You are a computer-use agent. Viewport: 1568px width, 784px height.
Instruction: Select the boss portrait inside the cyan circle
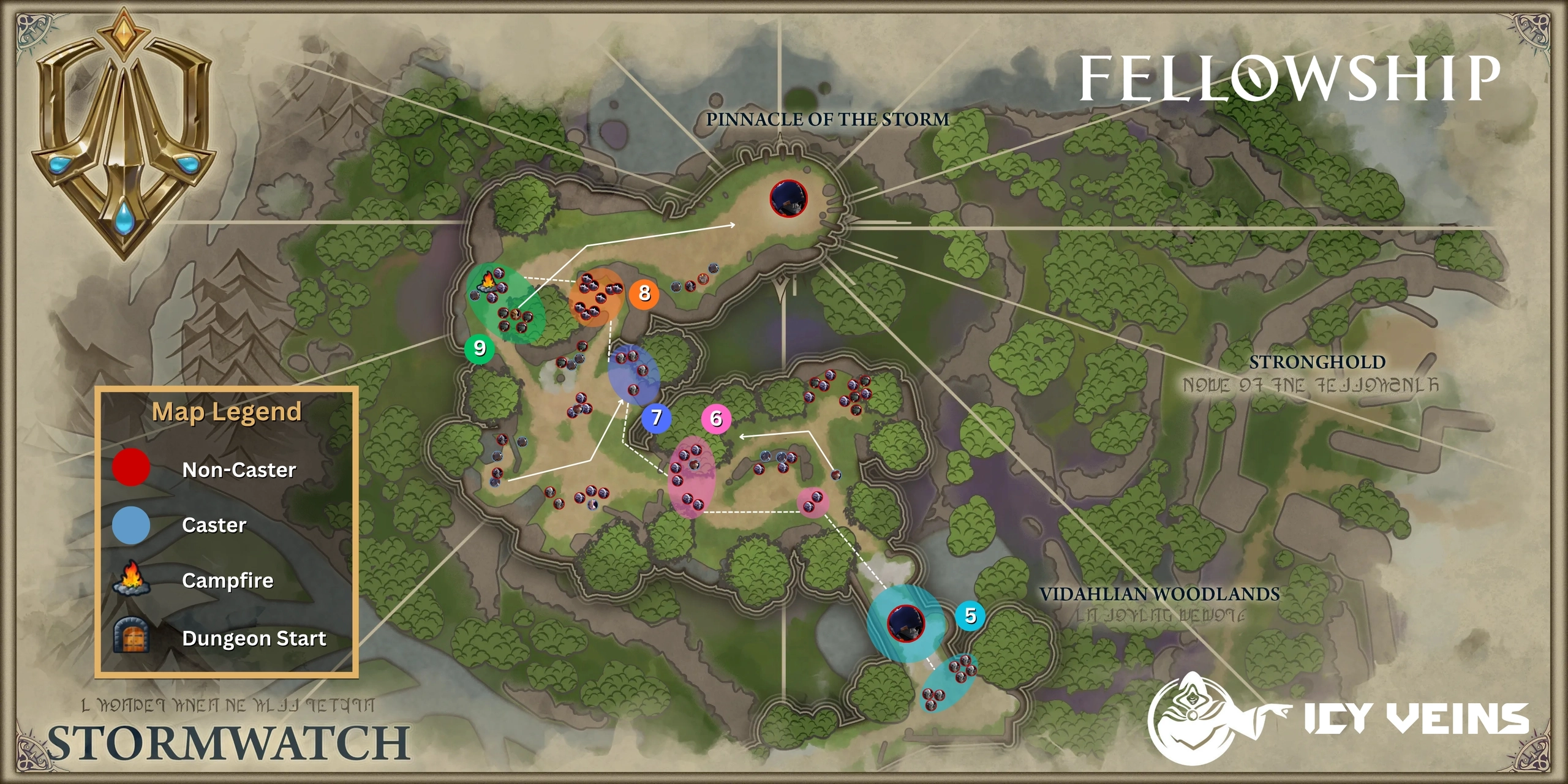coord(906,623)
